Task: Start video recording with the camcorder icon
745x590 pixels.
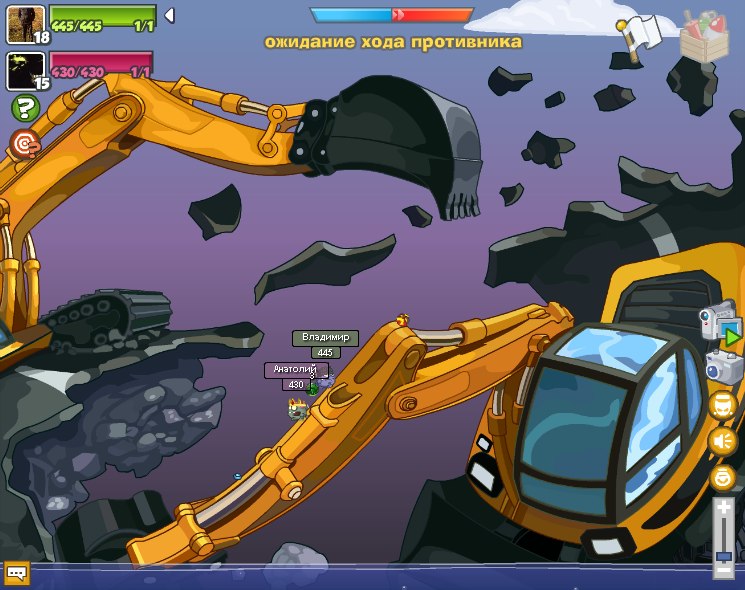Action: pos(720,325)
